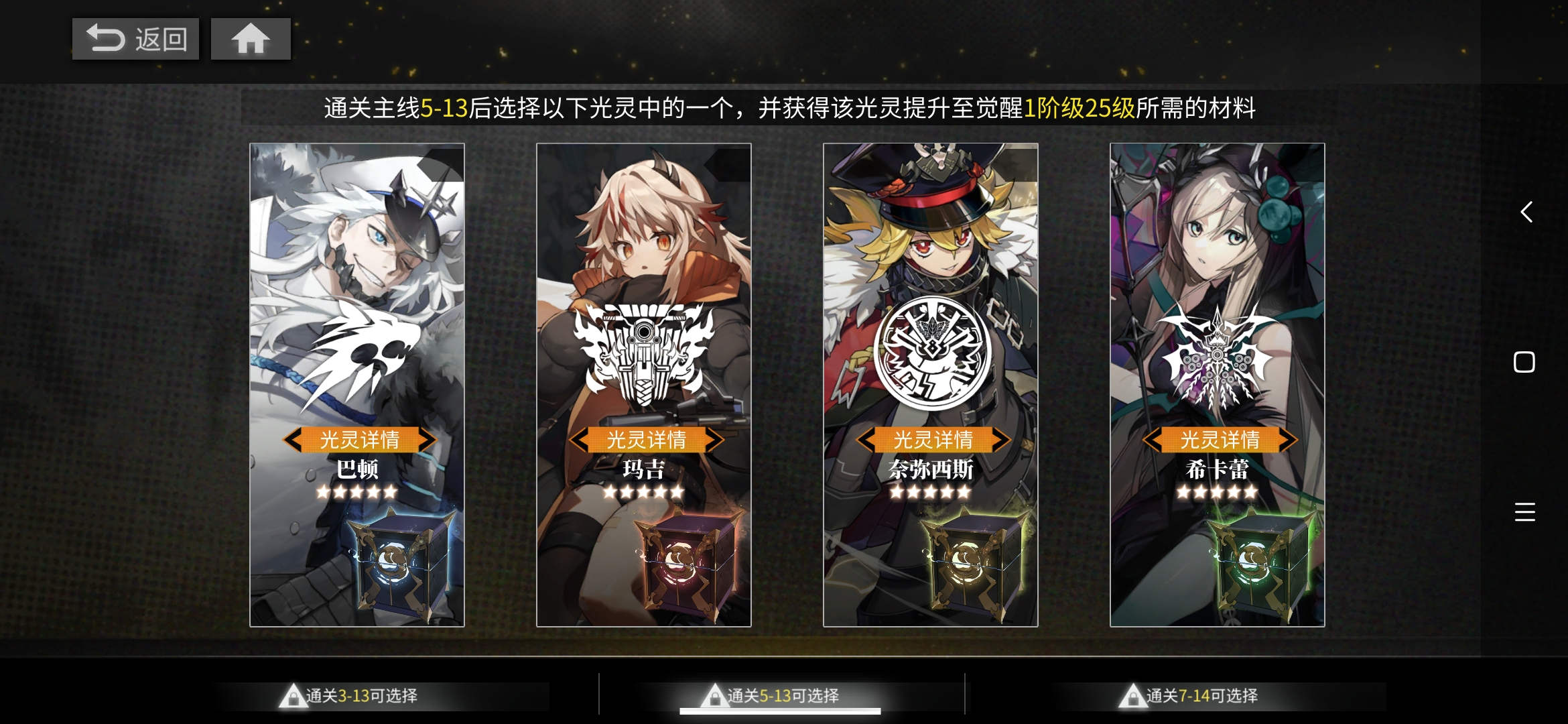Image resolution: width=1568 pixels, height=724 pixels.
Task: Tap the Android back arrow
Action: point(1525,213)
